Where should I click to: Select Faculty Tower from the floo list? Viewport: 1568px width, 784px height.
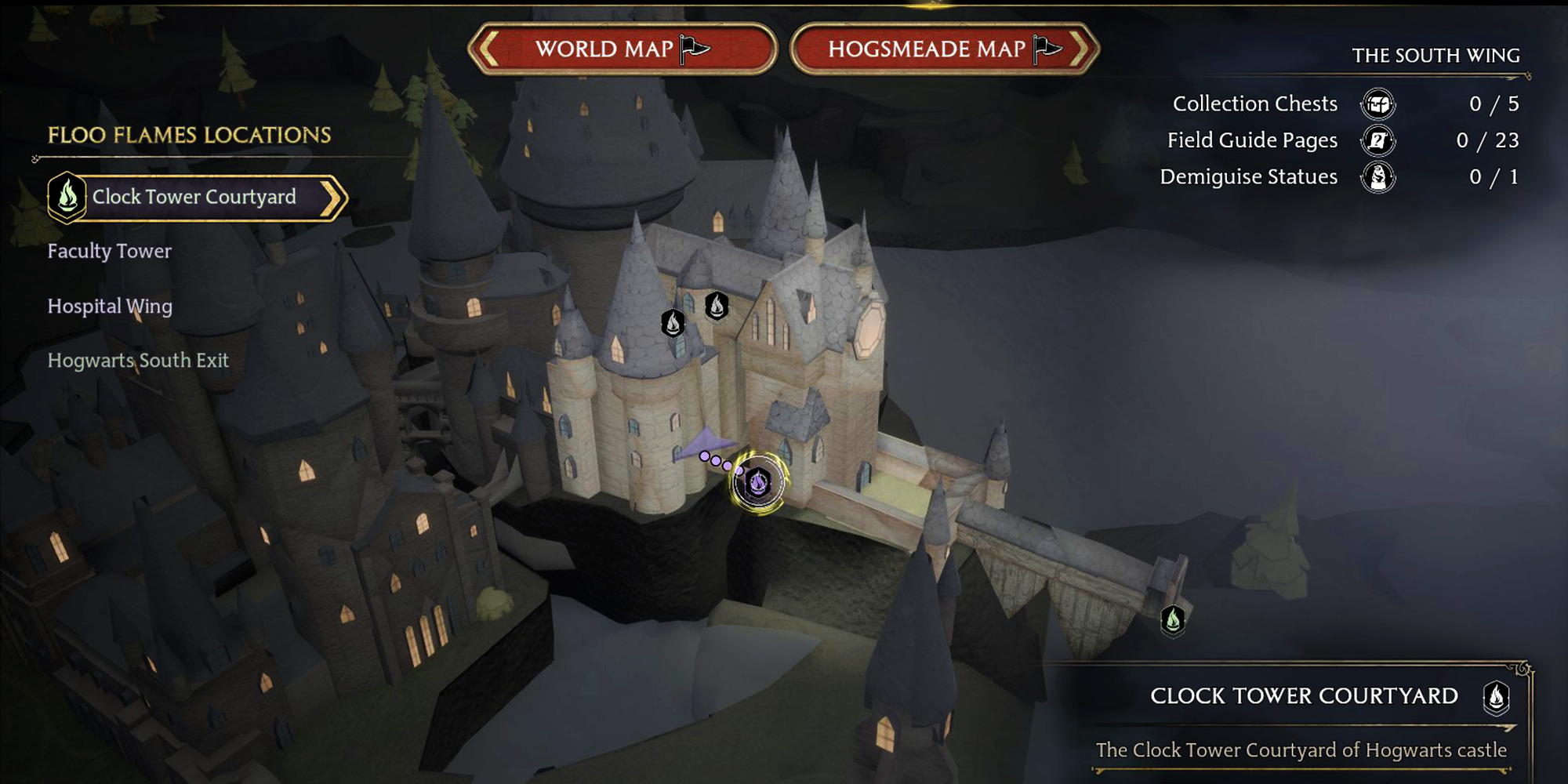109,252
